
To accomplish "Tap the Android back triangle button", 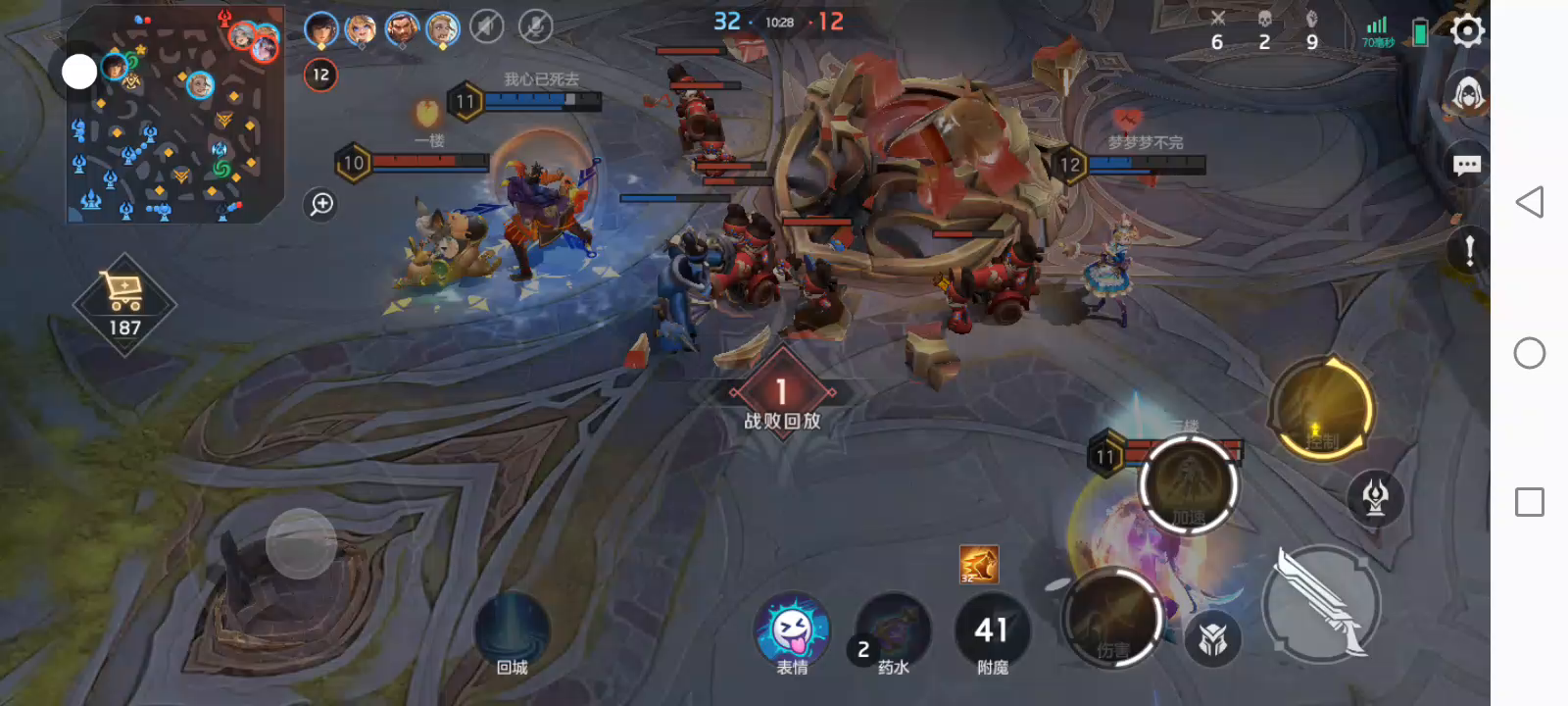I will (x=1529, y=202).
